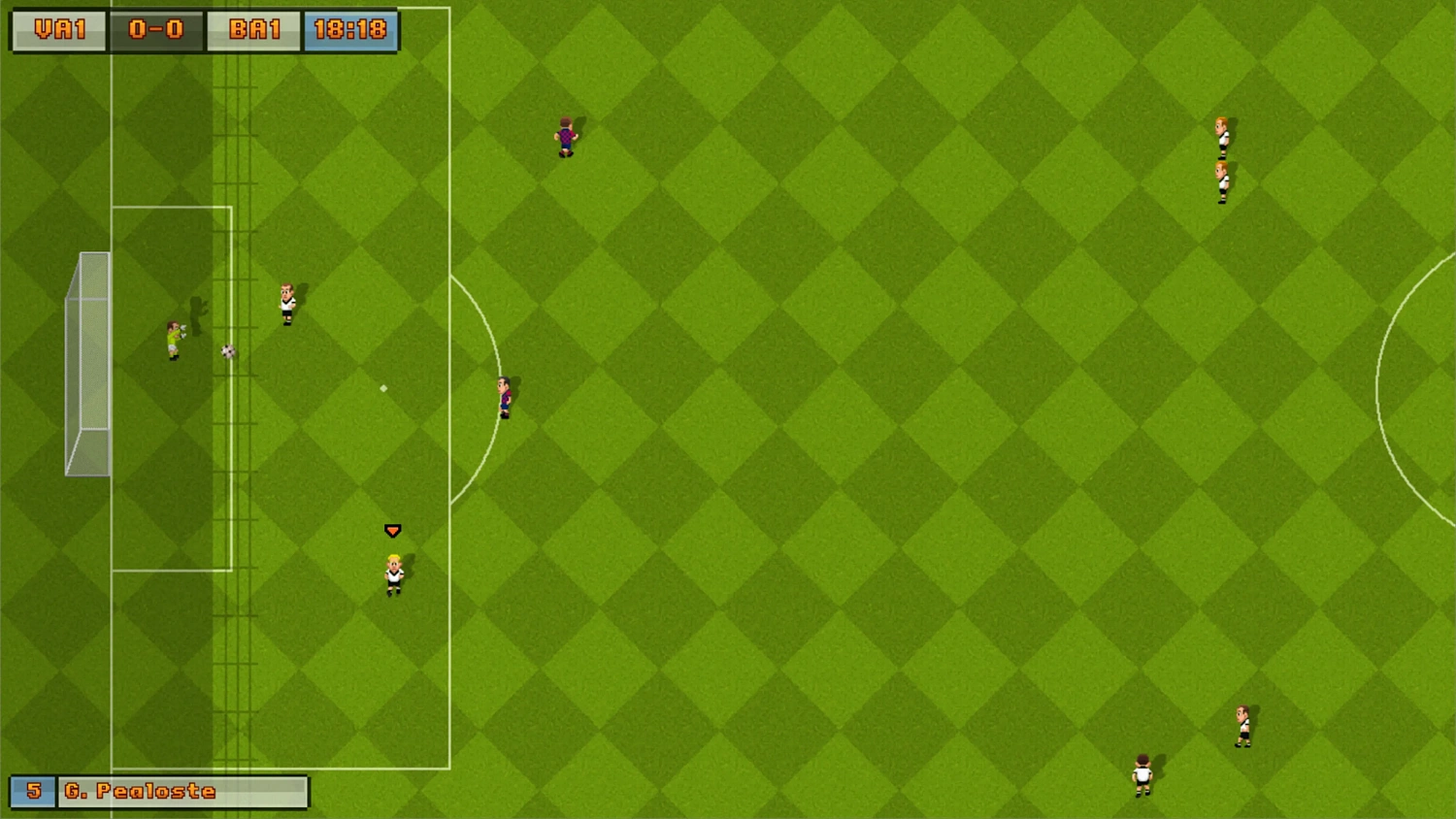Switch to the VA1 scoreboard tab

coord(58,29)
